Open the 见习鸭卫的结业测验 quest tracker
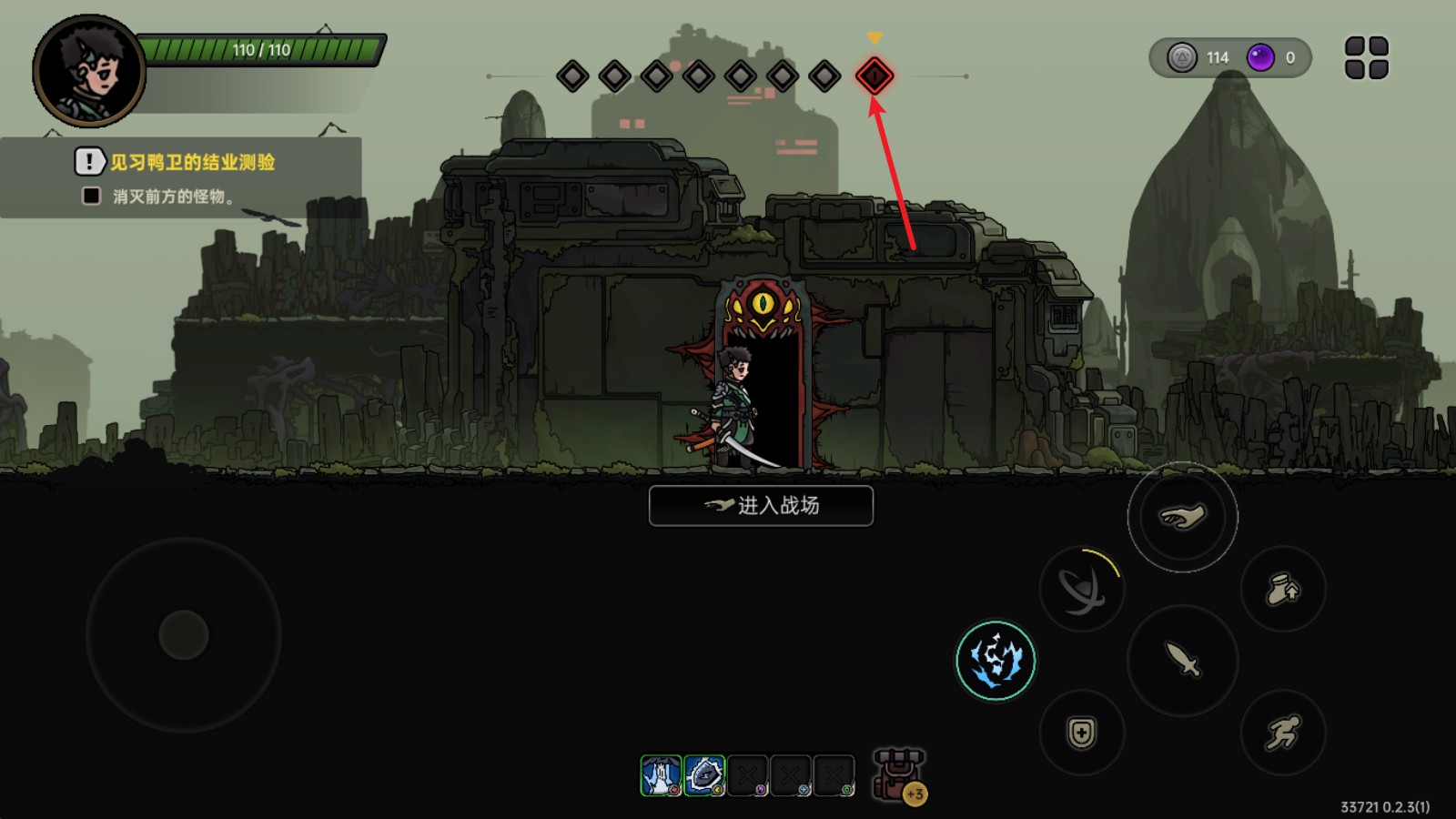 click(x=192, y=163)
